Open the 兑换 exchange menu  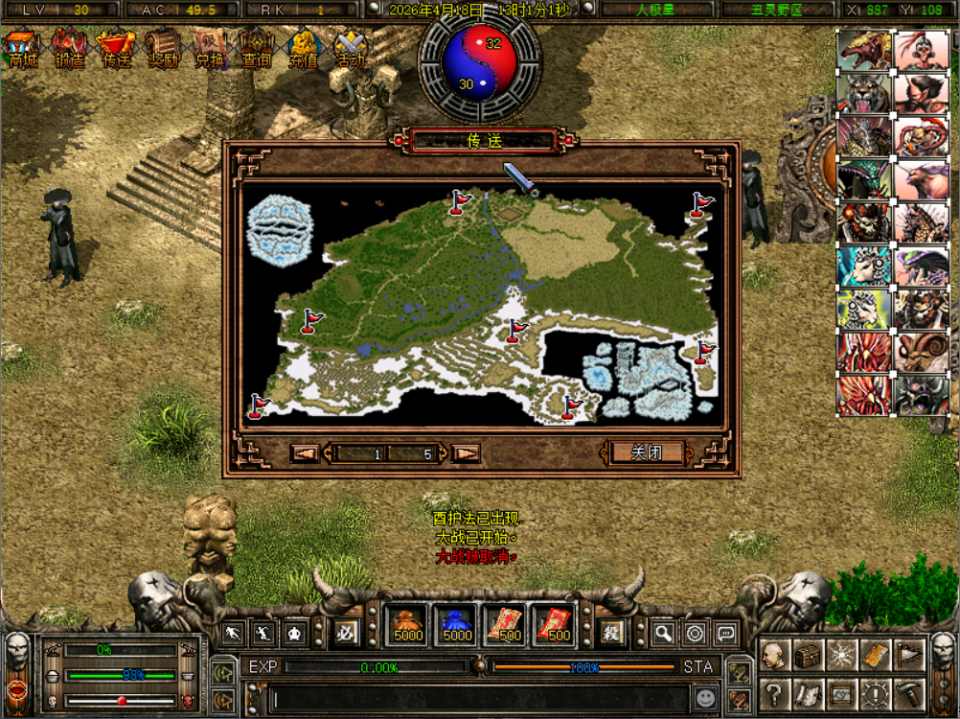[210, 49]
